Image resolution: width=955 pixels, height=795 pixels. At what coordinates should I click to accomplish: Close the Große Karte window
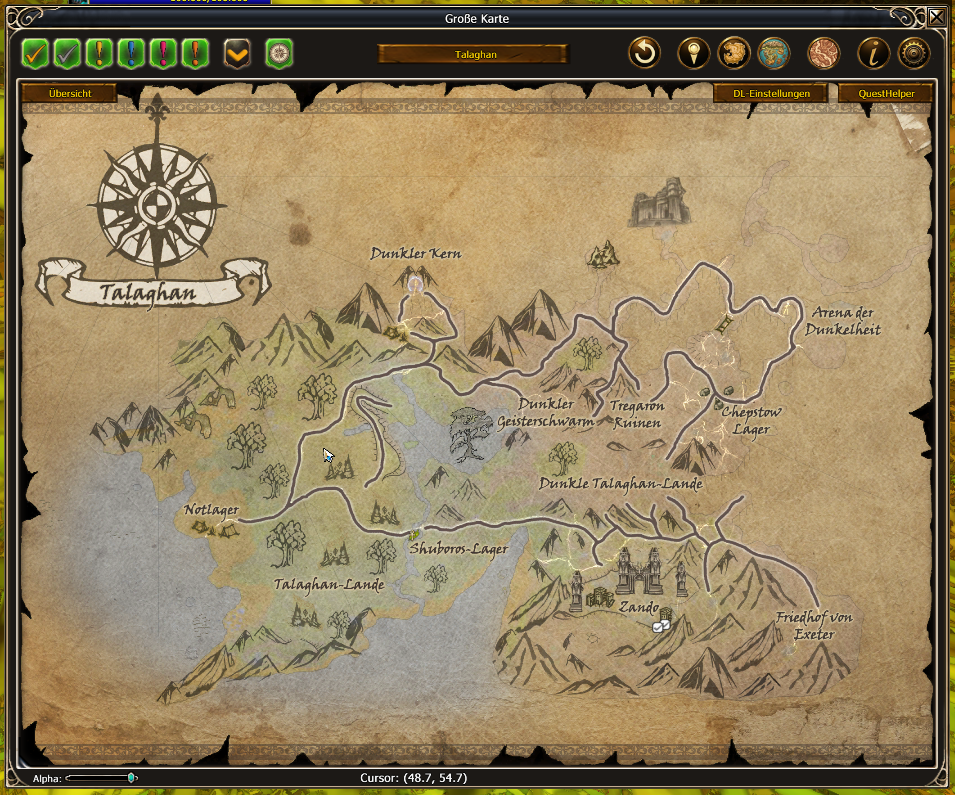click(x=935, y=17)
